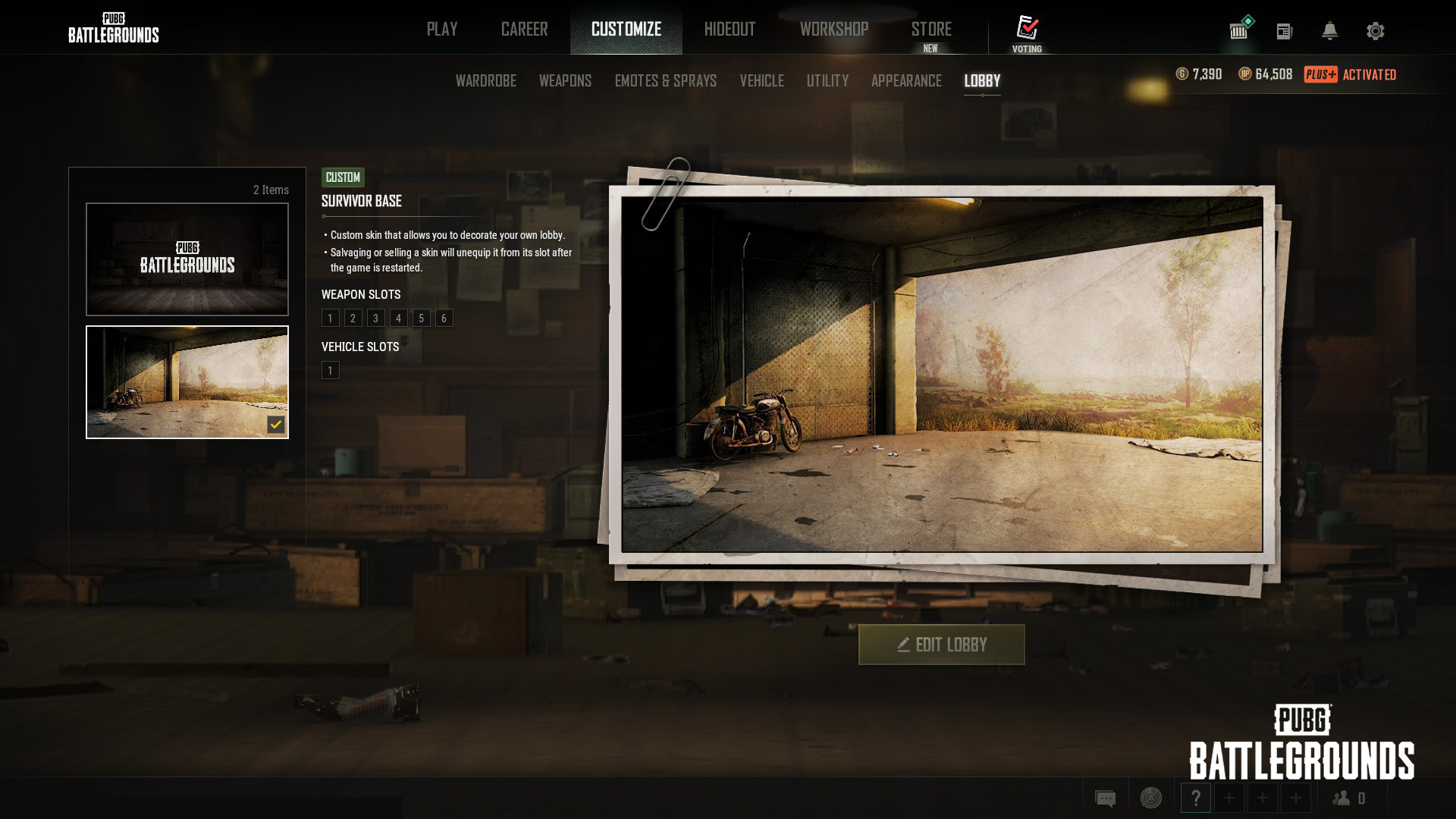Open the EMOTES & SPRAYS tab
Screen dimensions: 1456x819
coord(665,80)
